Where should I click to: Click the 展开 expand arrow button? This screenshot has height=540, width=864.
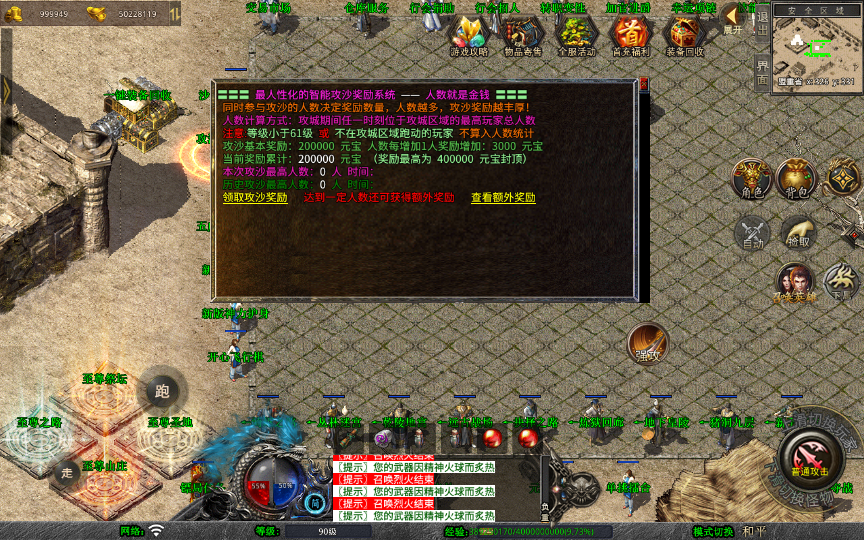click(733, 18)
